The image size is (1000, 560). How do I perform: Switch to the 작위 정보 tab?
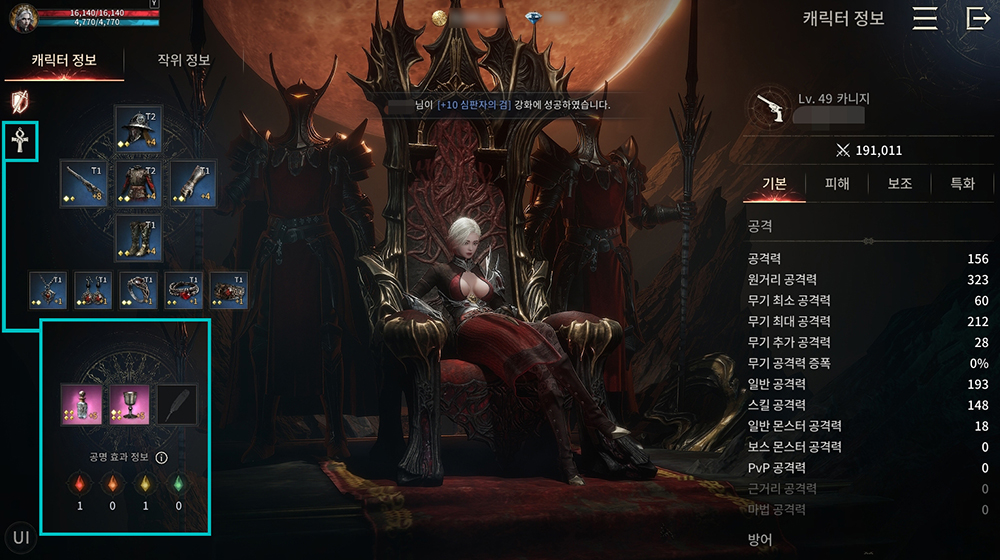tap(184, 60)
